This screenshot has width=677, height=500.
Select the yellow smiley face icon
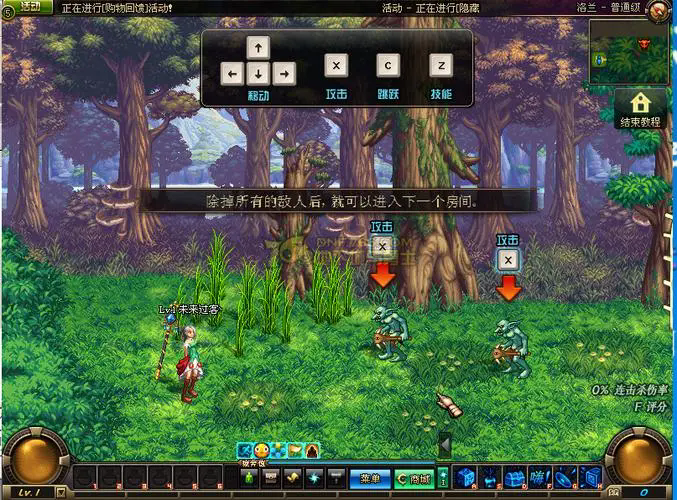[x=262, y=451]
